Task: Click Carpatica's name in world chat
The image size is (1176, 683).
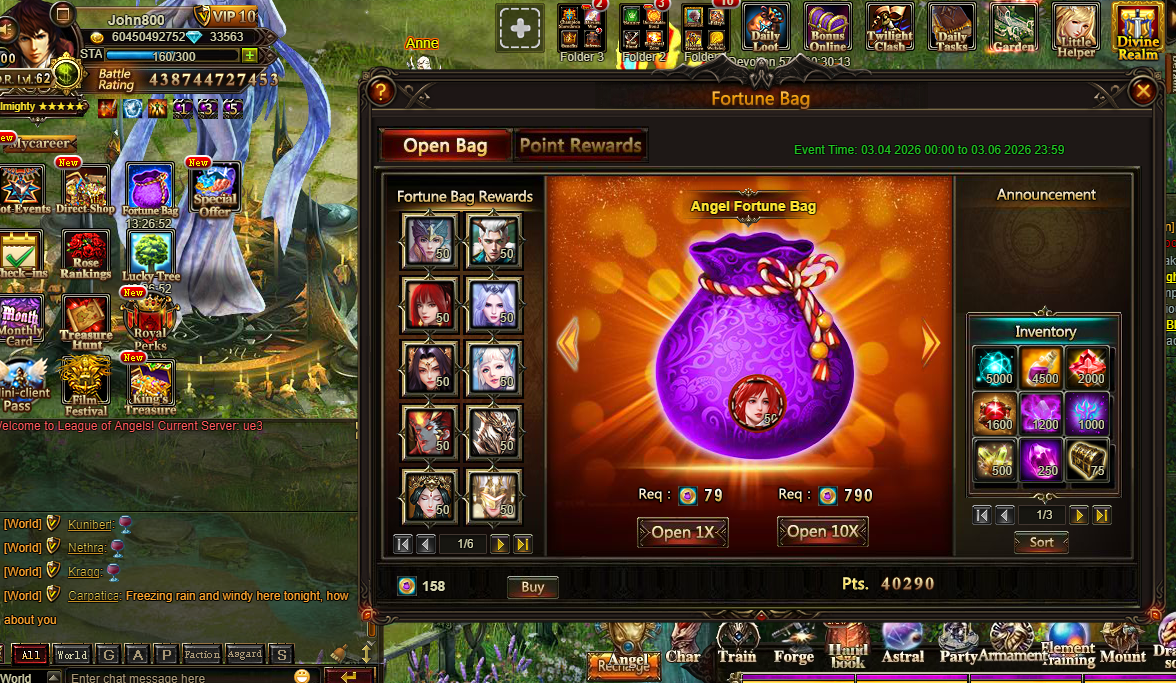Action: pos(93,596)
